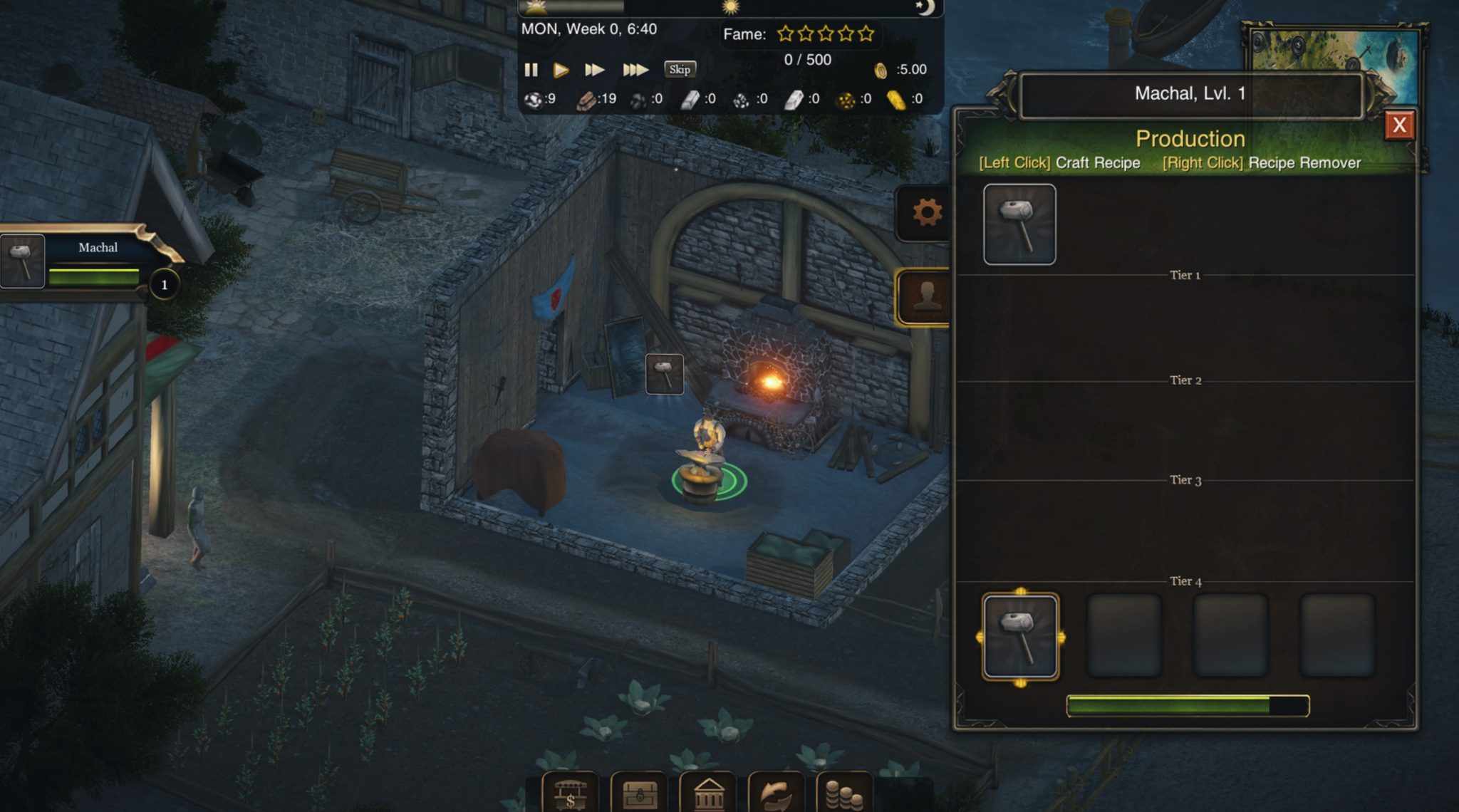
Task: Pause the game time
Action: coord(531,70)
